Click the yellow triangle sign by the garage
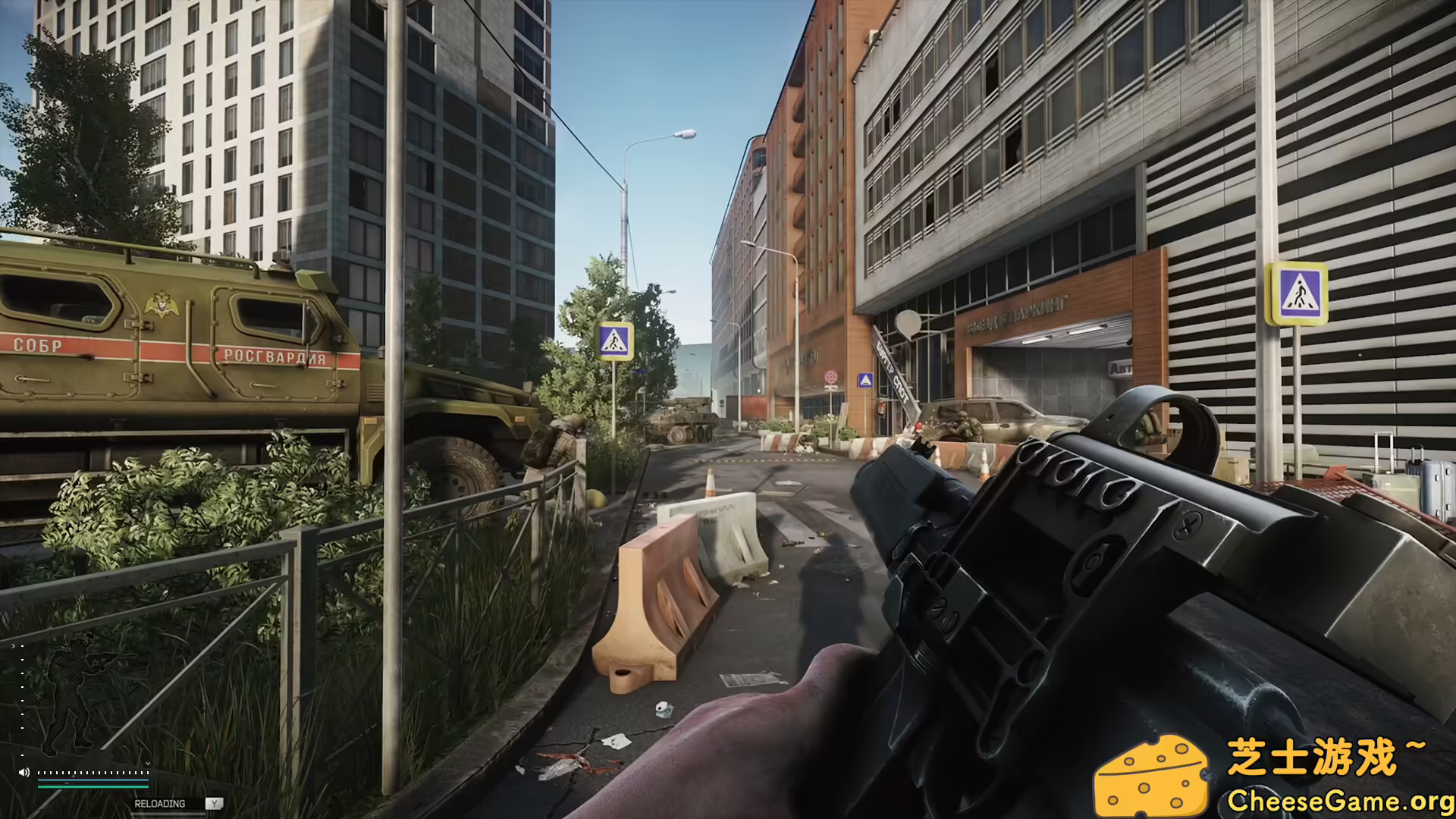This screenshot has width=1456, height=819. coord(864,378)
